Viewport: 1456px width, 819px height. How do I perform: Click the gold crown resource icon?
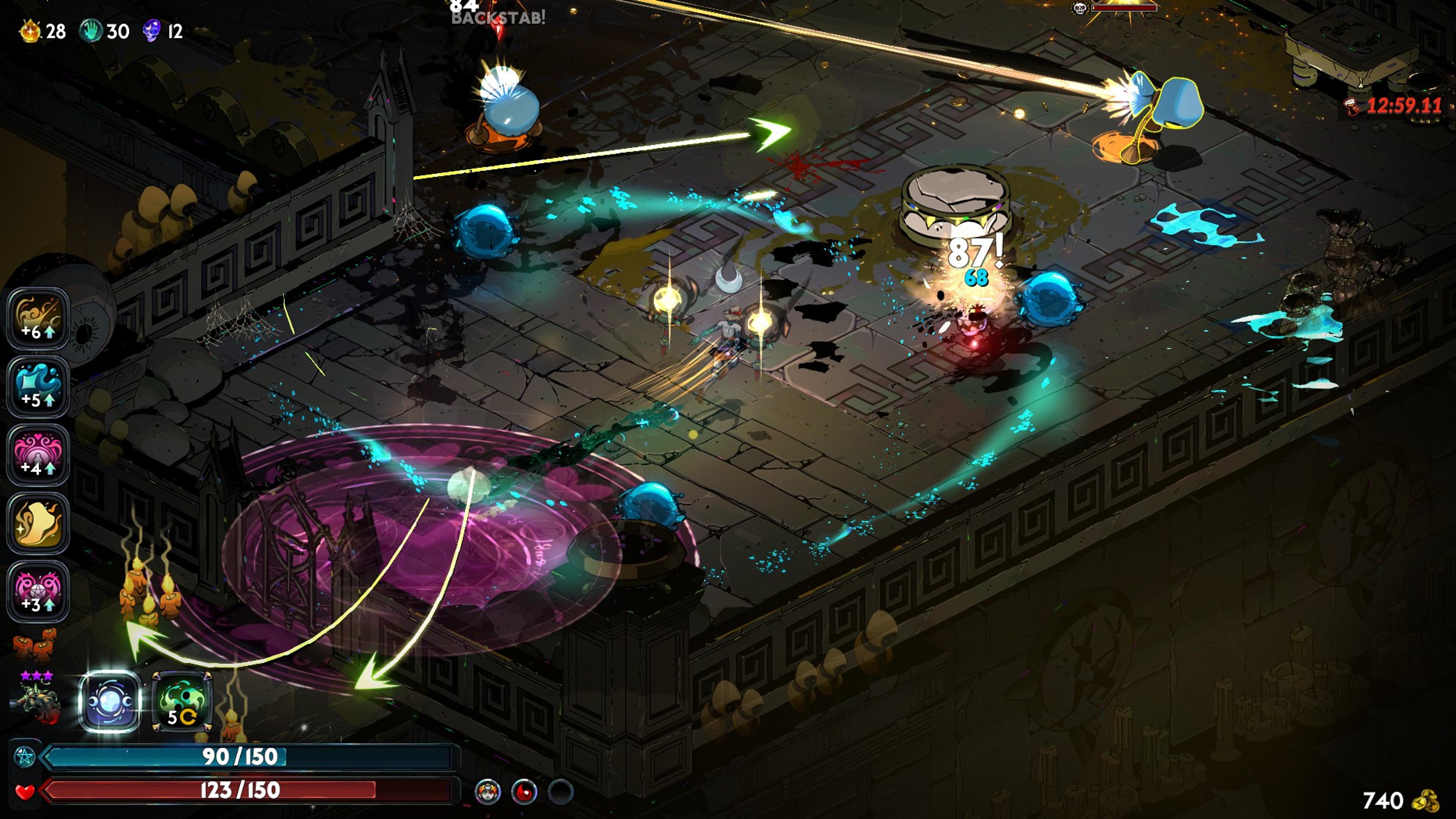click(30, 30)
